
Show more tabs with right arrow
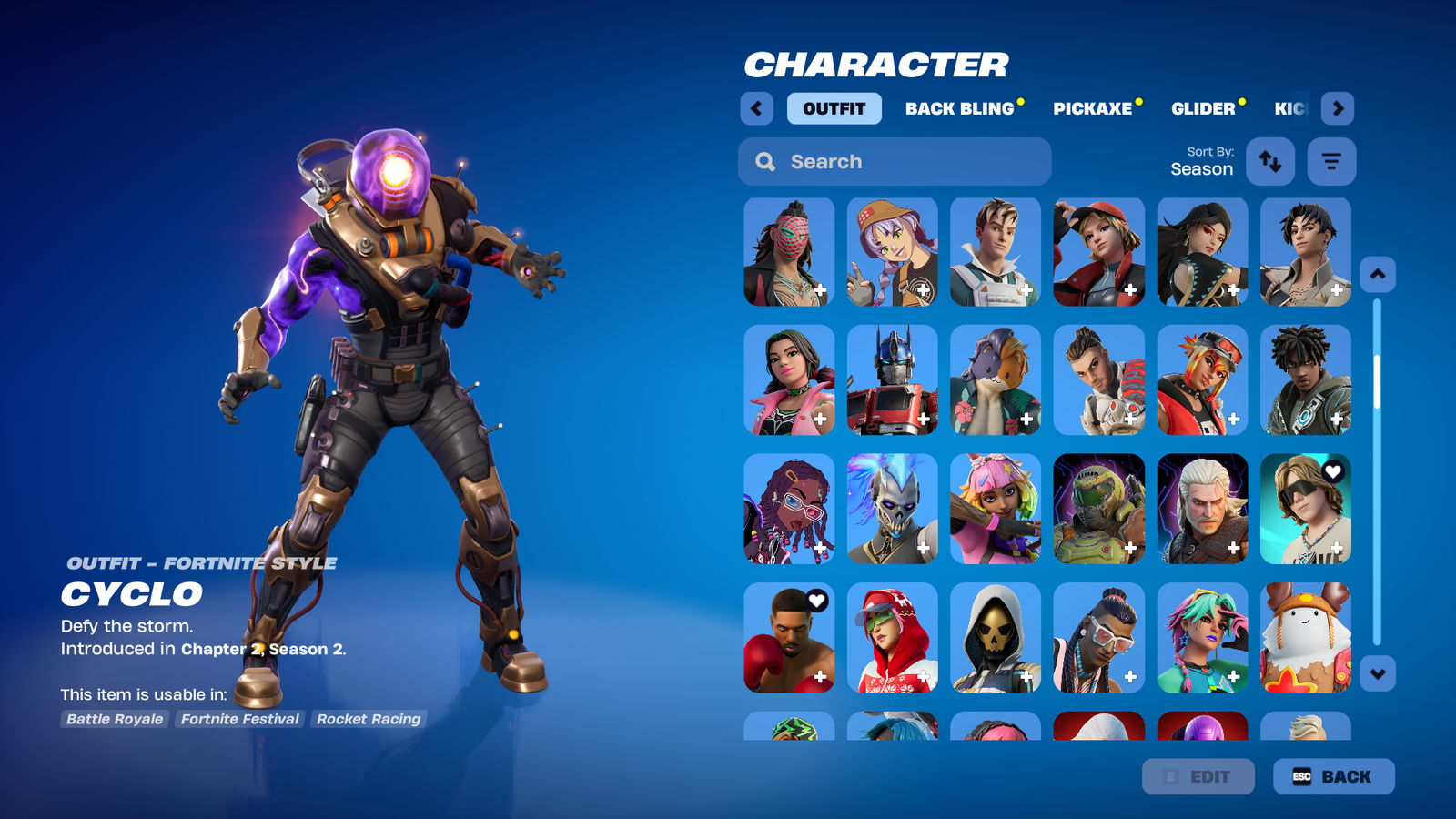pos(1337,108)
